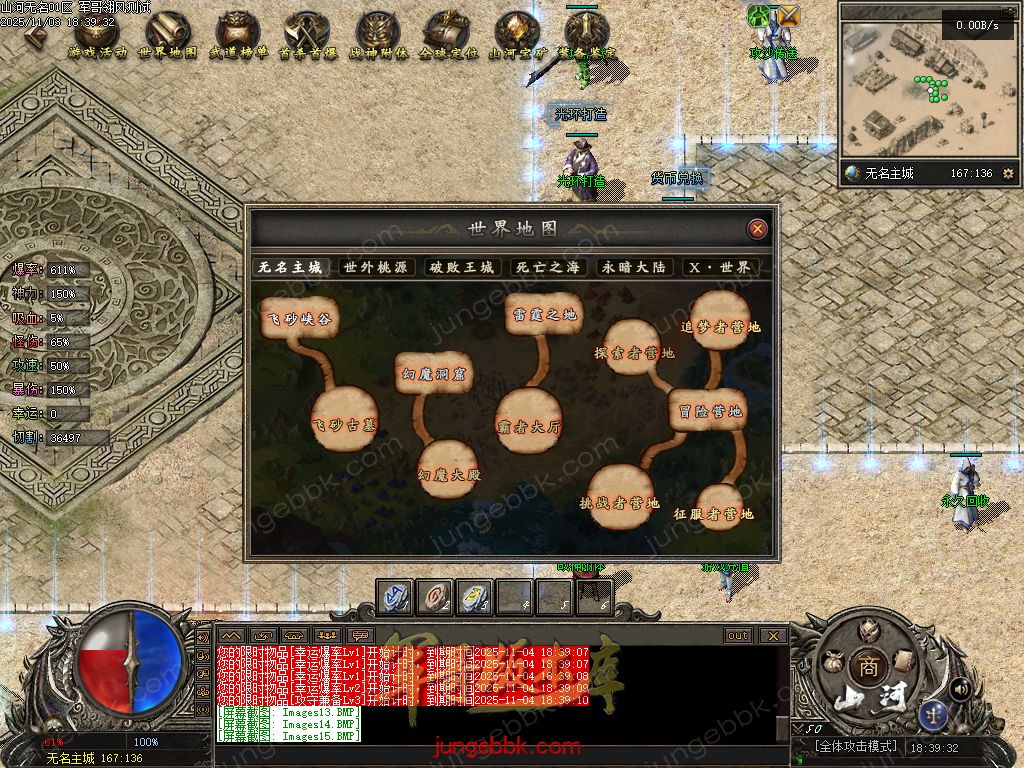Open the 商 shop button
This screenshot has height=768, width=1024.
pos(865,667)
